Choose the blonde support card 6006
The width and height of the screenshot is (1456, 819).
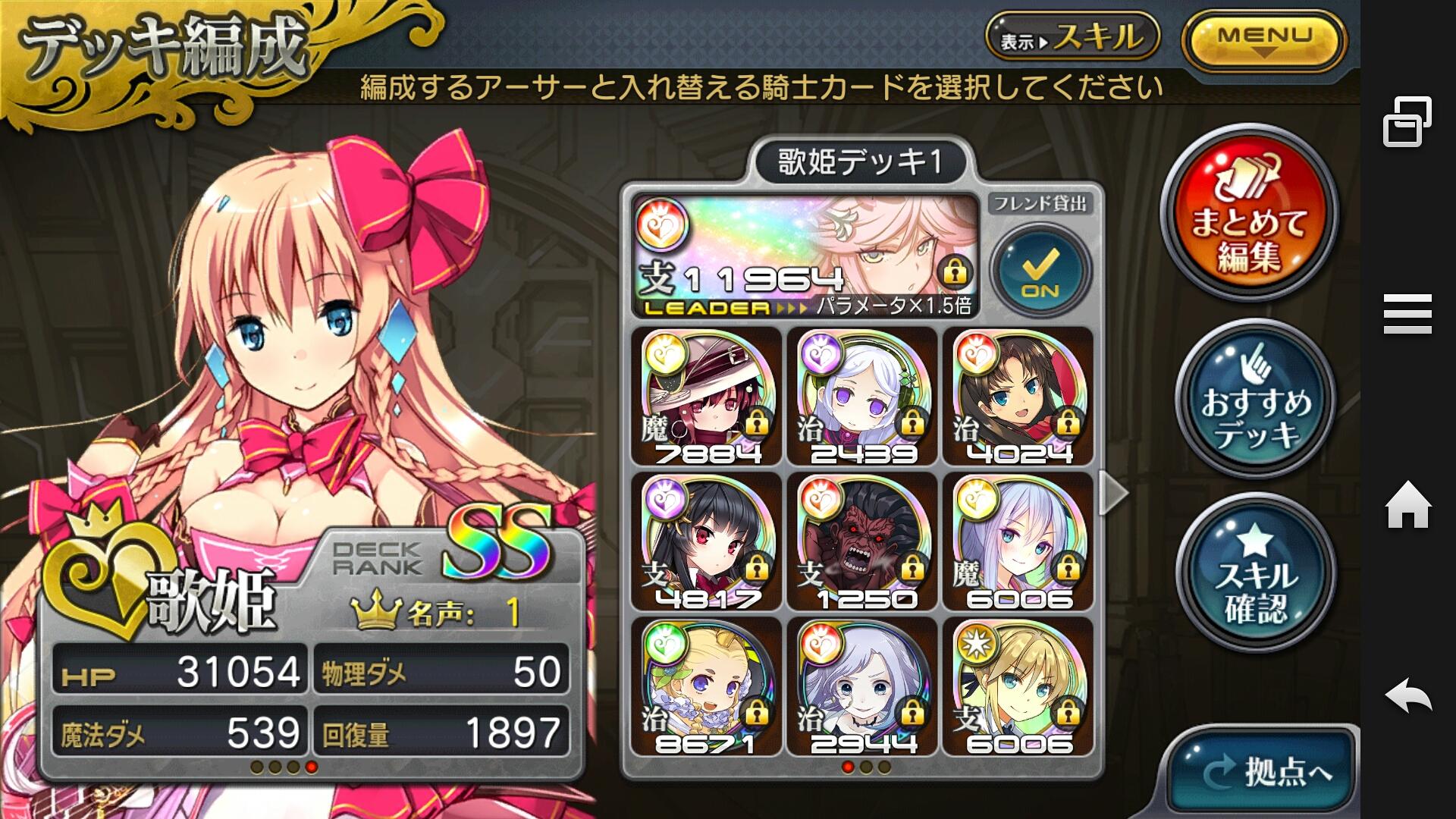(x=1018, y=686)
